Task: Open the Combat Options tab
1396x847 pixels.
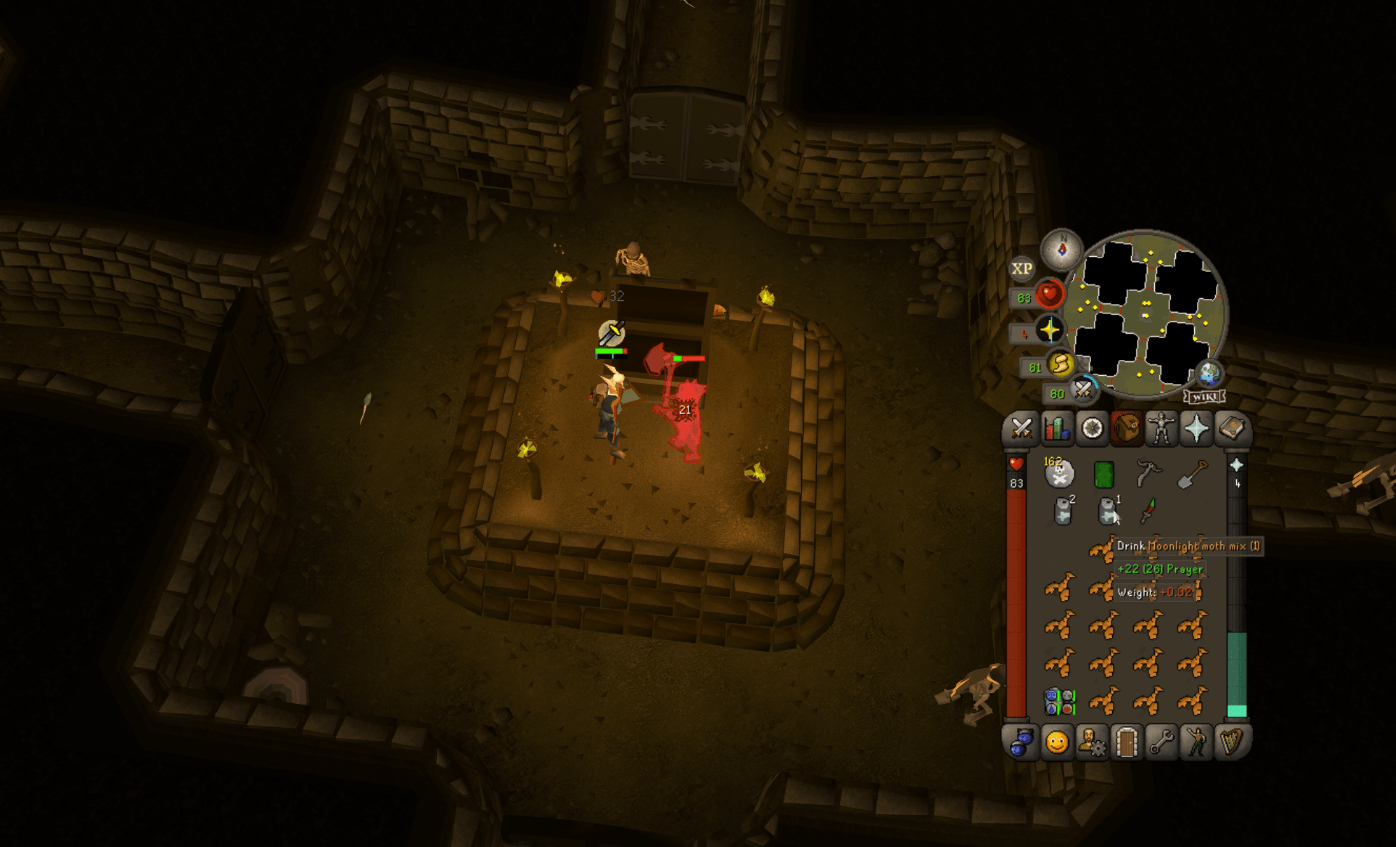Action: (x=1022, y=430)
